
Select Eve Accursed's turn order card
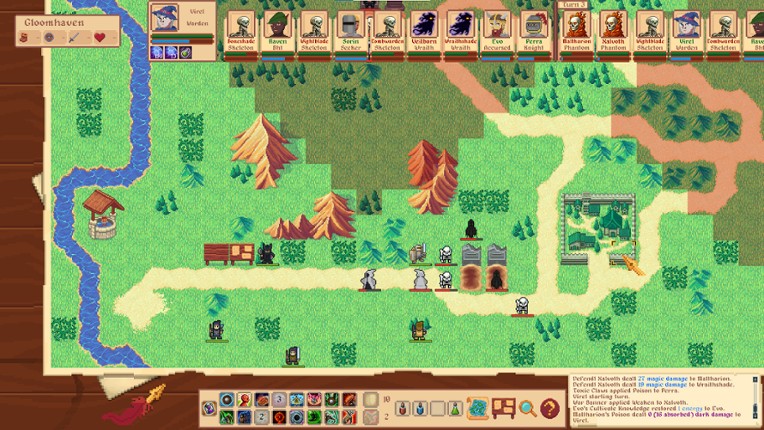click(x=497, y=29)
